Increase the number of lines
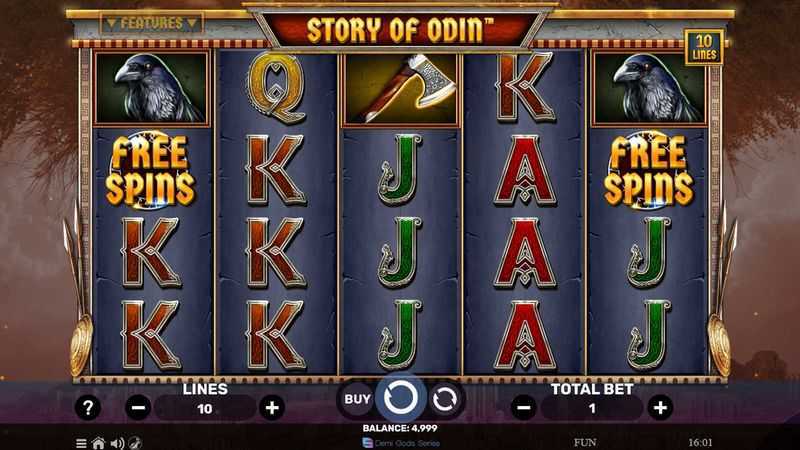Screen dimensions: 800x450 pyautogui.click(x=270, y=407)
